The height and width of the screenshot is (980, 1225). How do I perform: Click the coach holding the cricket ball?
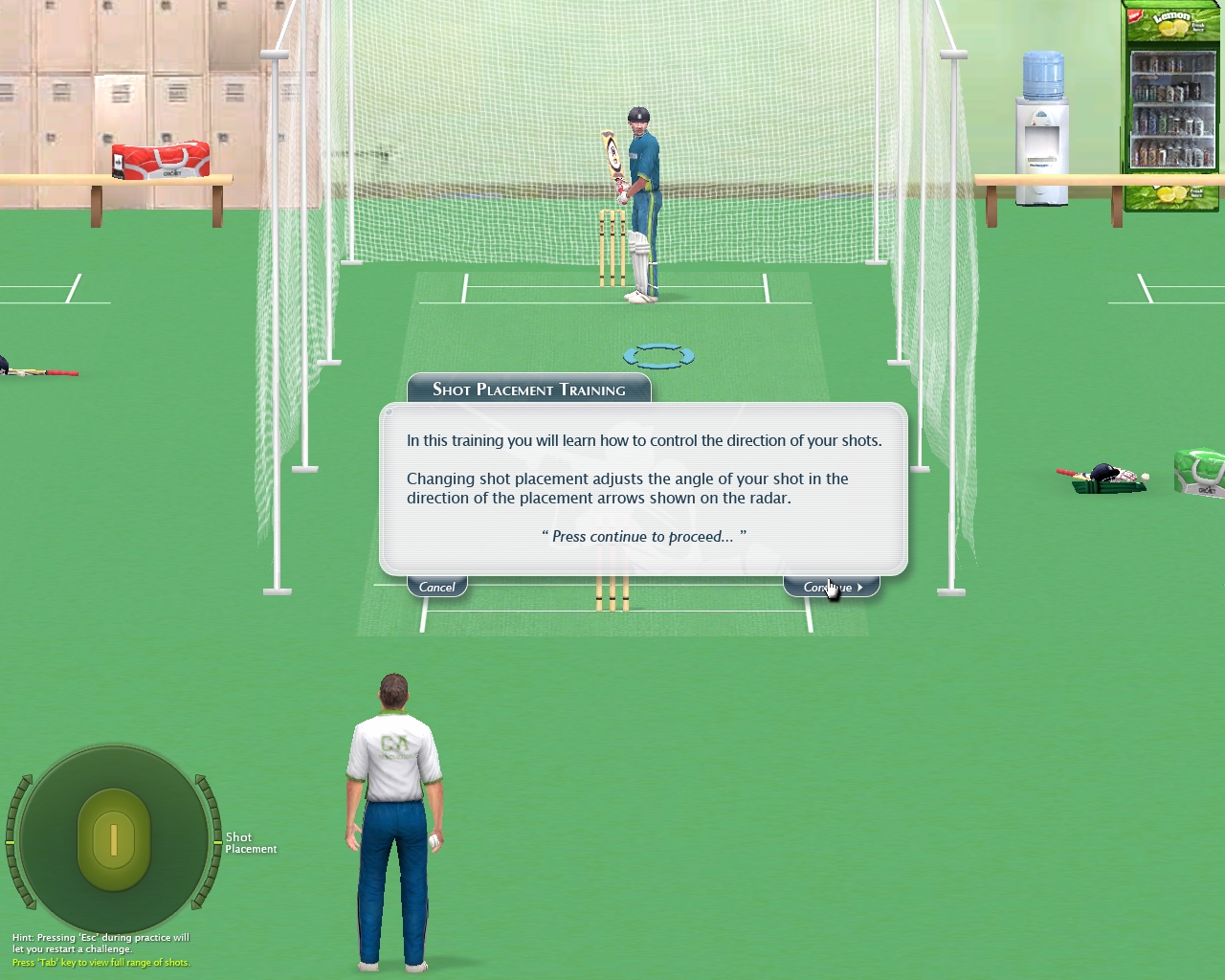395,785
